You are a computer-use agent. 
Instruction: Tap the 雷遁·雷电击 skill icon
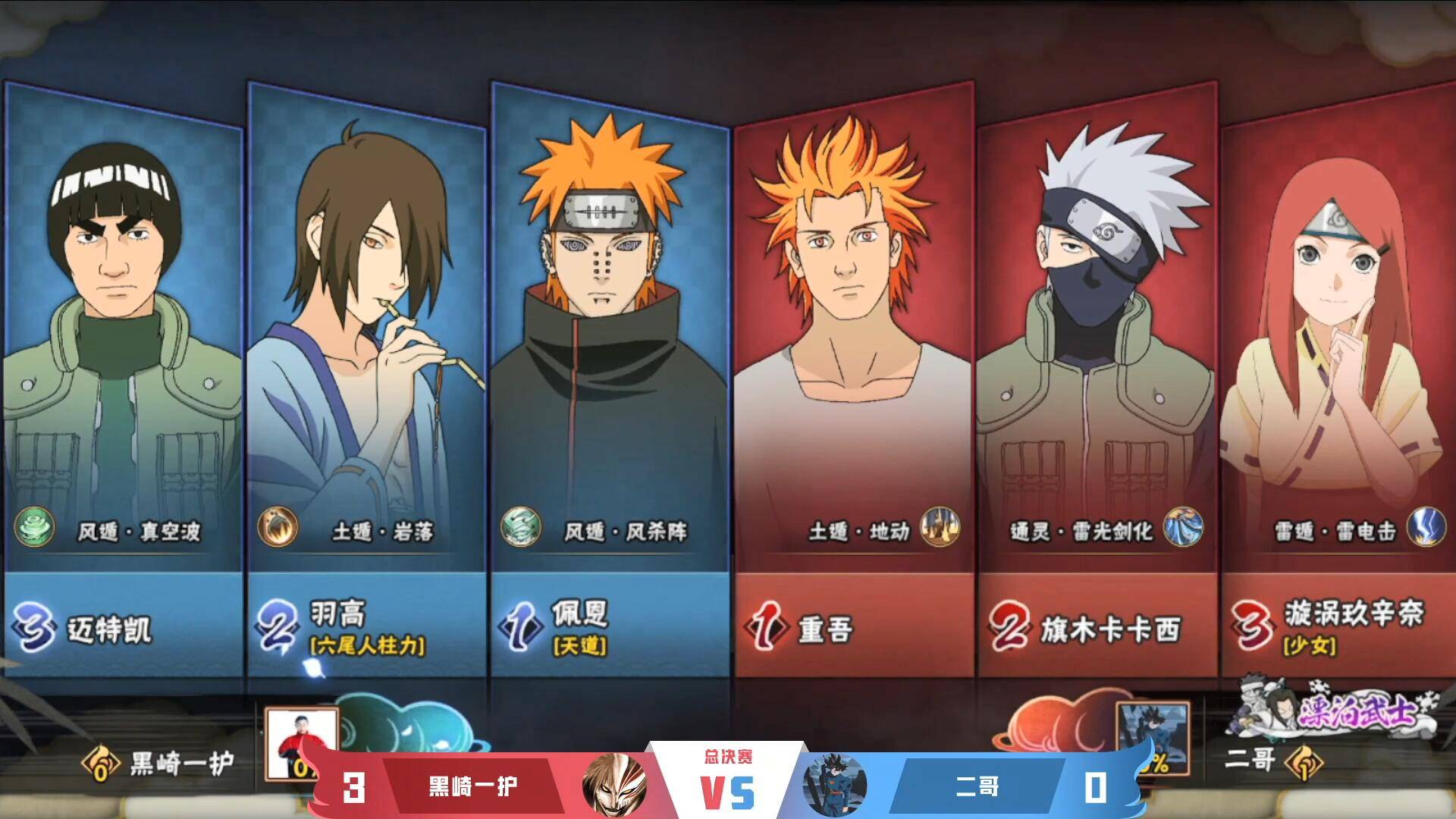coord(1426,527)
